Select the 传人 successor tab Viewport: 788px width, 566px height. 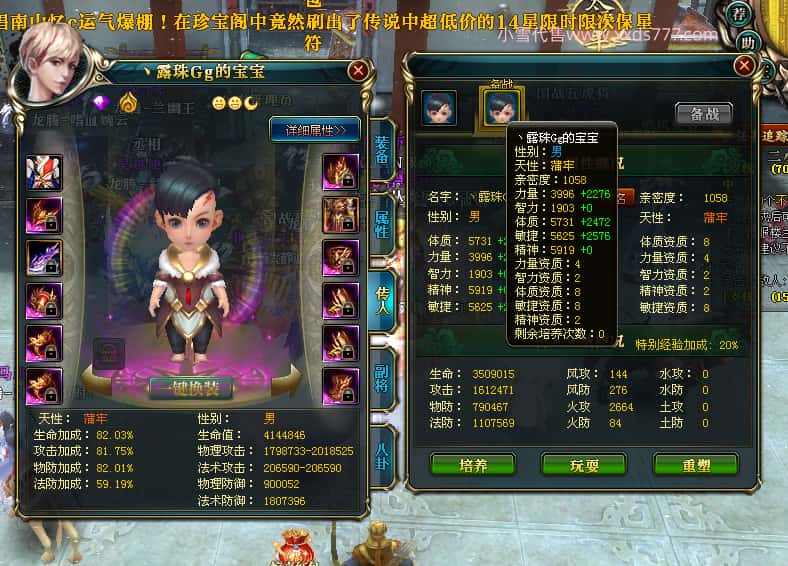[381, 300]
